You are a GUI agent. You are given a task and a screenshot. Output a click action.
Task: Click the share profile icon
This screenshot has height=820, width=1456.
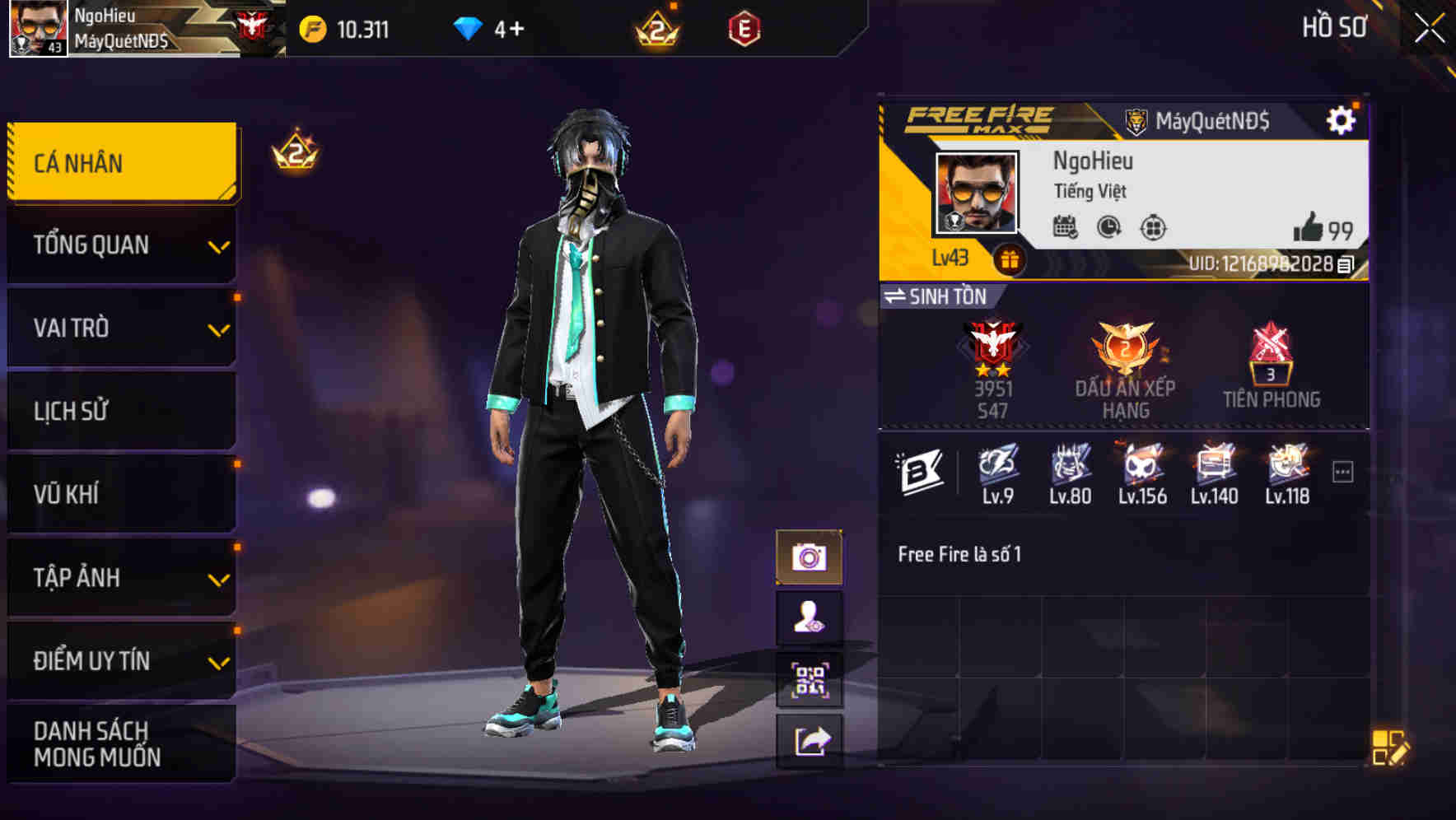click(x=812, y=741)
